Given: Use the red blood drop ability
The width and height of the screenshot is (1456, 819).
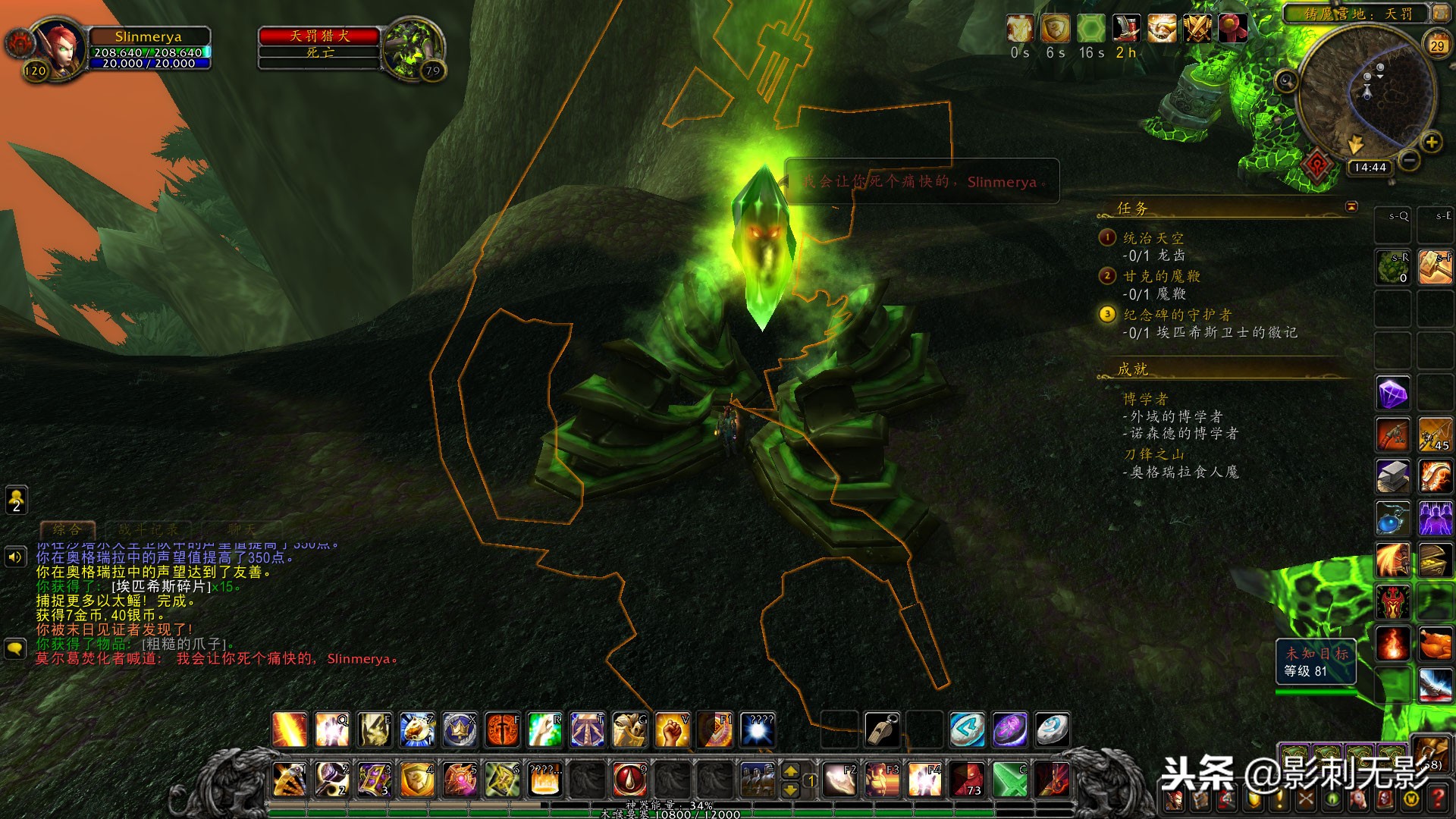Looking at the screenshot, I should [629, 780].
